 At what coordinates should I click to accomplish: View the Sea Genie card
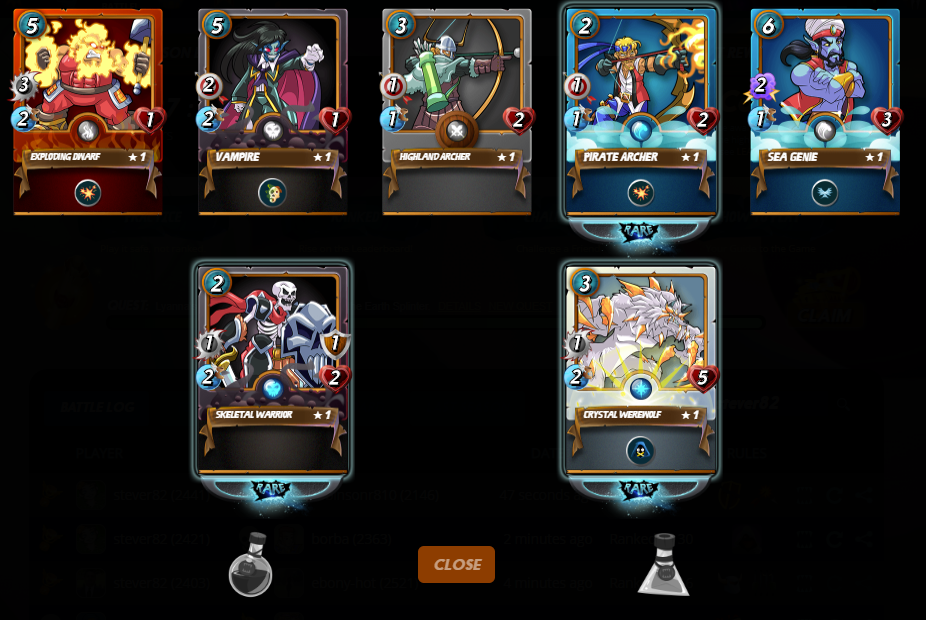pyautogui.click(x=824, y=110)
